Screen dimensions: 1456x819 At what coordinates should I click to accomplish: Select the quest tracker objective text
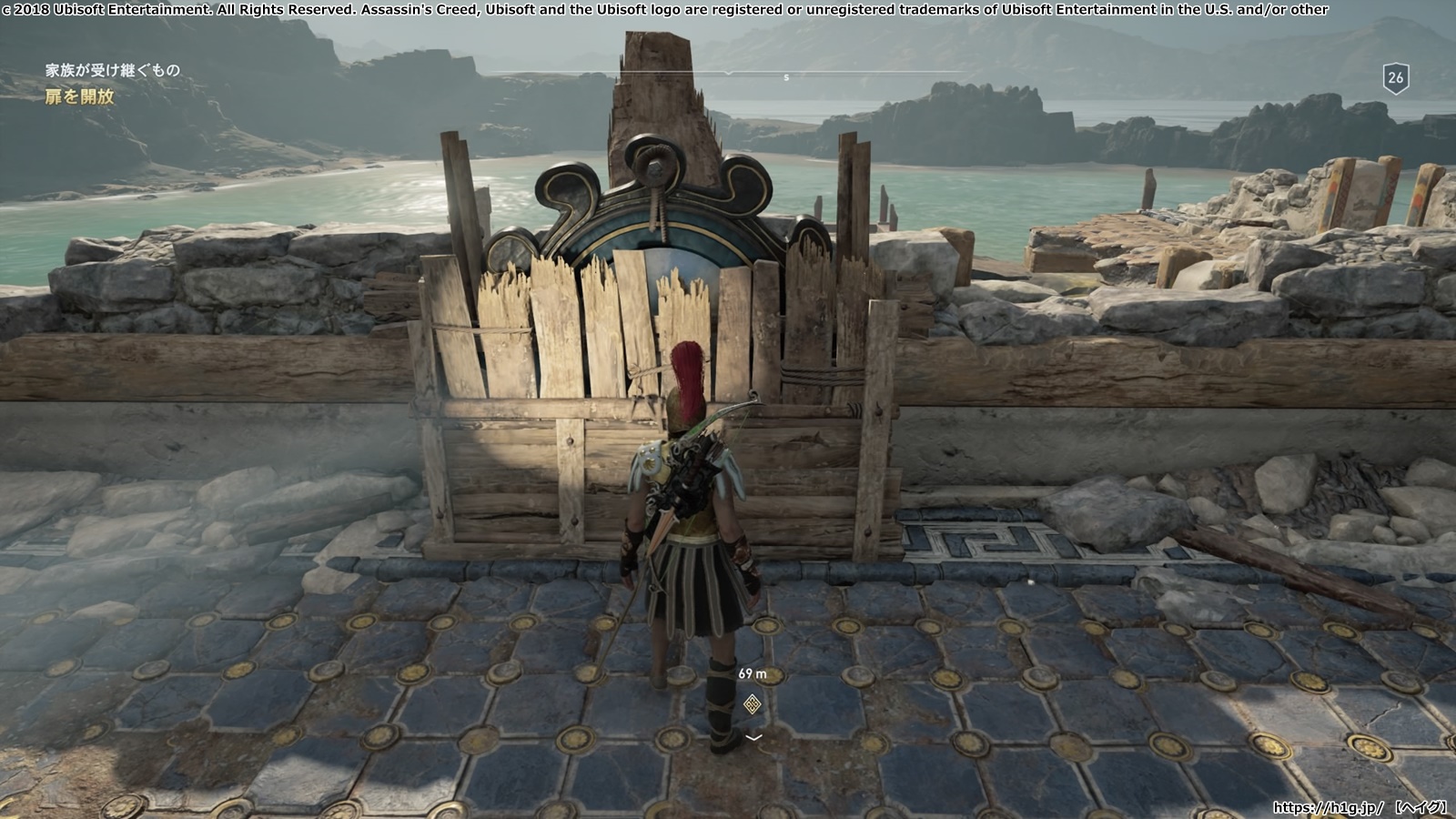[80, 96]
